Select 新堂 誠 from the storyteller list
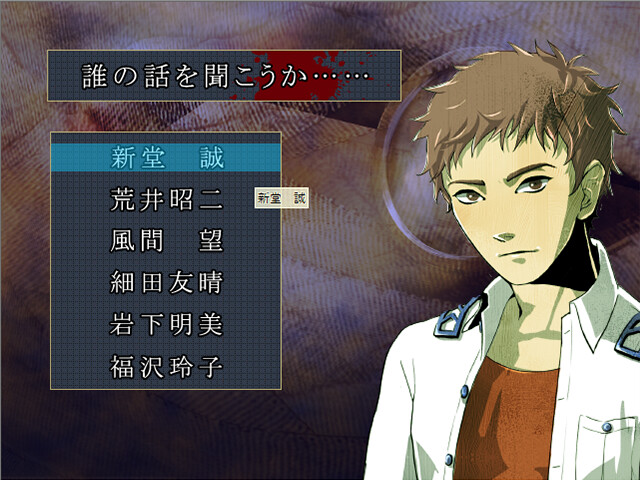 coord(166,158)
